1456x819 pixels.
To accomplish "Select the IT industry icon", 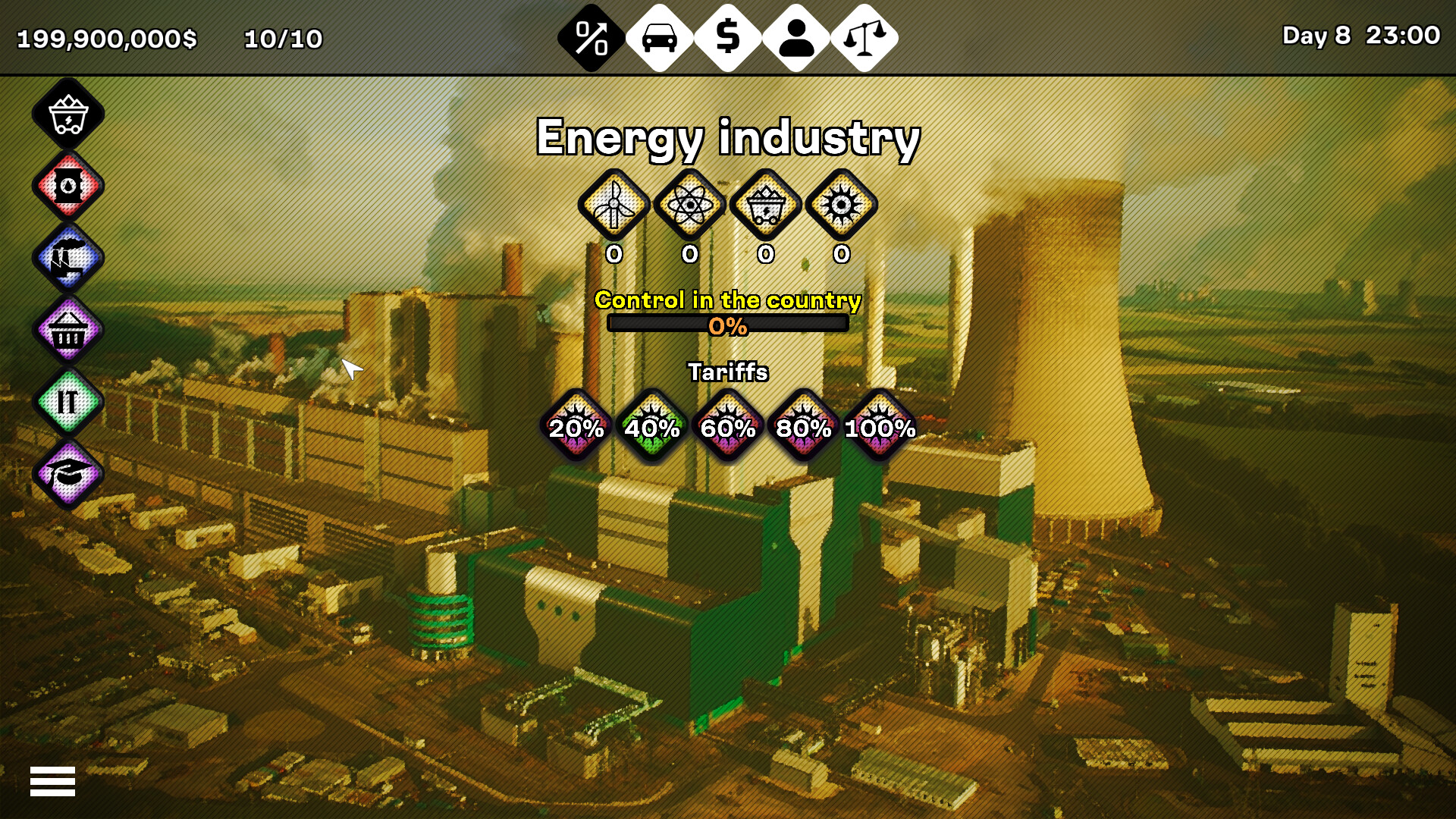I will point(67,400).
